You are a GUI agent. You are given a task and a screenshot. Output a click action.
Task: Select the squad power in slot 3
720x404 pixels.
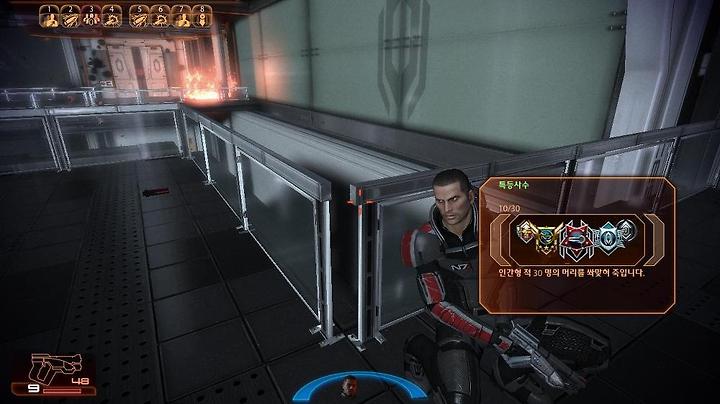tap(92, 17)
